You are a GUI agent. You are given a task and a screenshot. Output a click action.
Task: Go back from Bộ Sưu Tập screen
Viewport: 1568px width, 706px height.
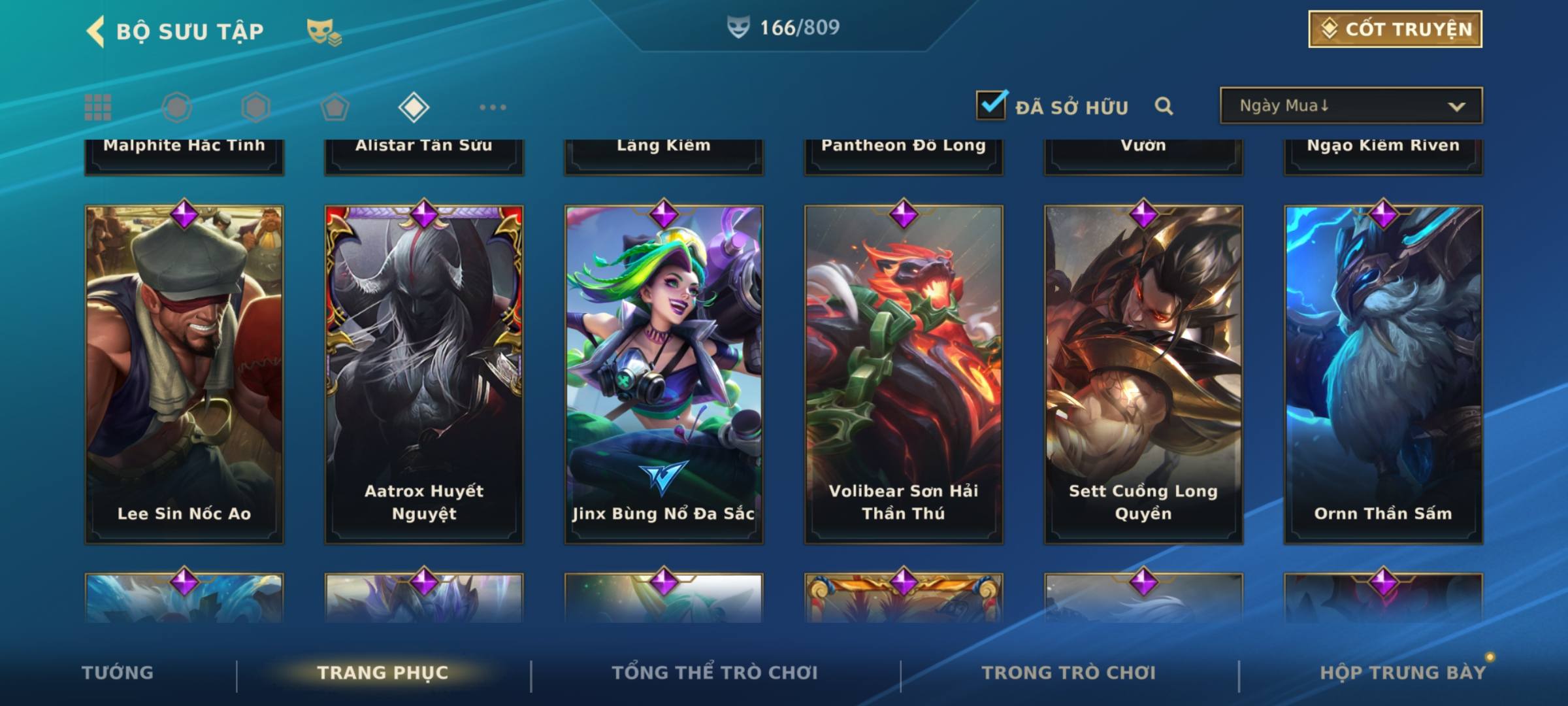(x=96, y=31)
